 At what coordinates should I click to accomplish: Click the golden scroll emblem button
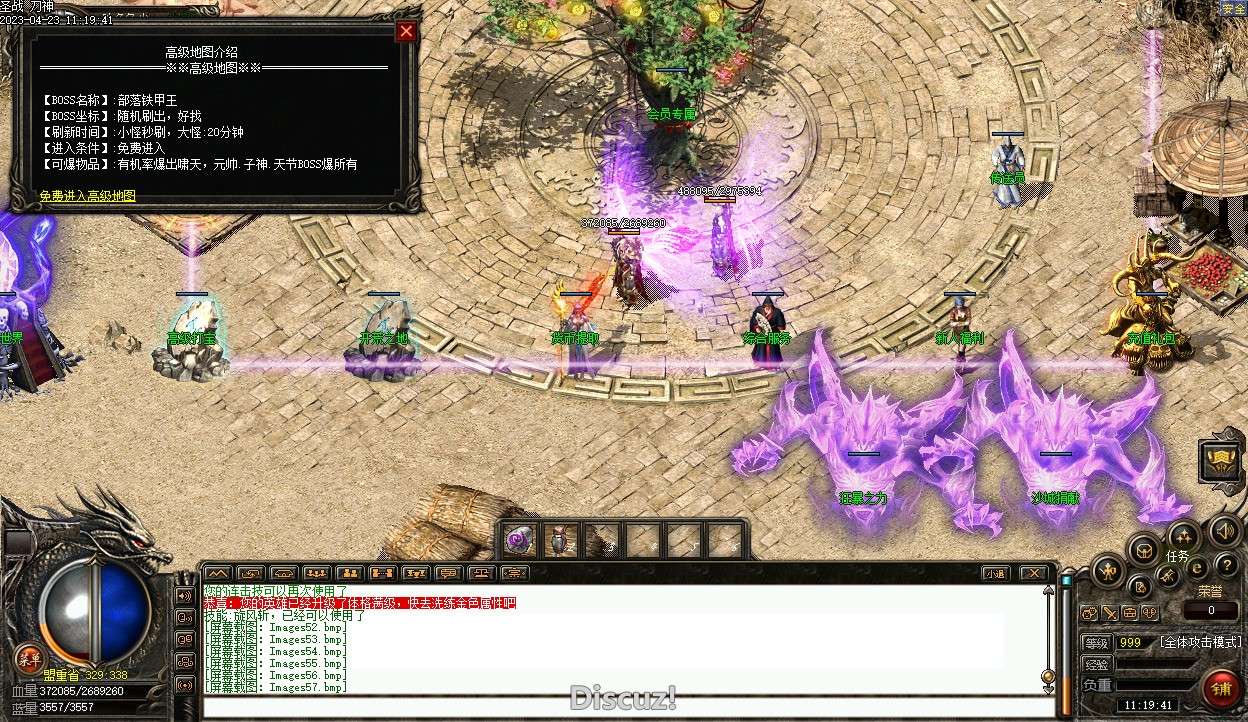[1222, 460]
